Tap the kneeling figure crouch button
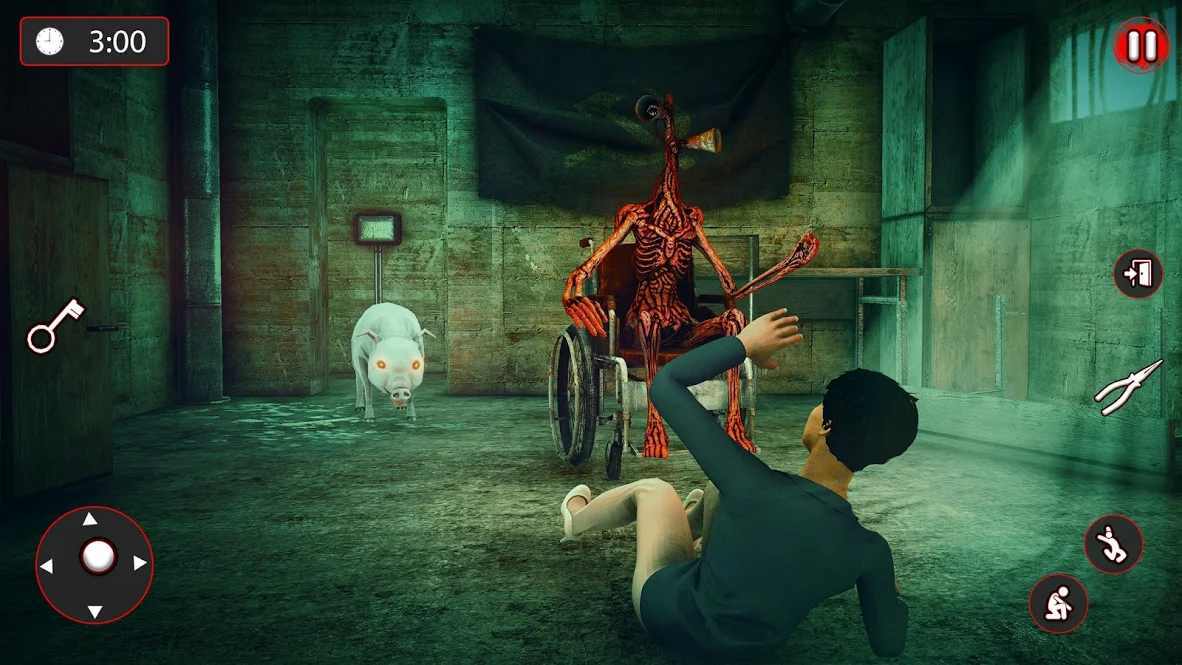The image size is (1182, 665). pyautogui.click(x=1058, y=602)
